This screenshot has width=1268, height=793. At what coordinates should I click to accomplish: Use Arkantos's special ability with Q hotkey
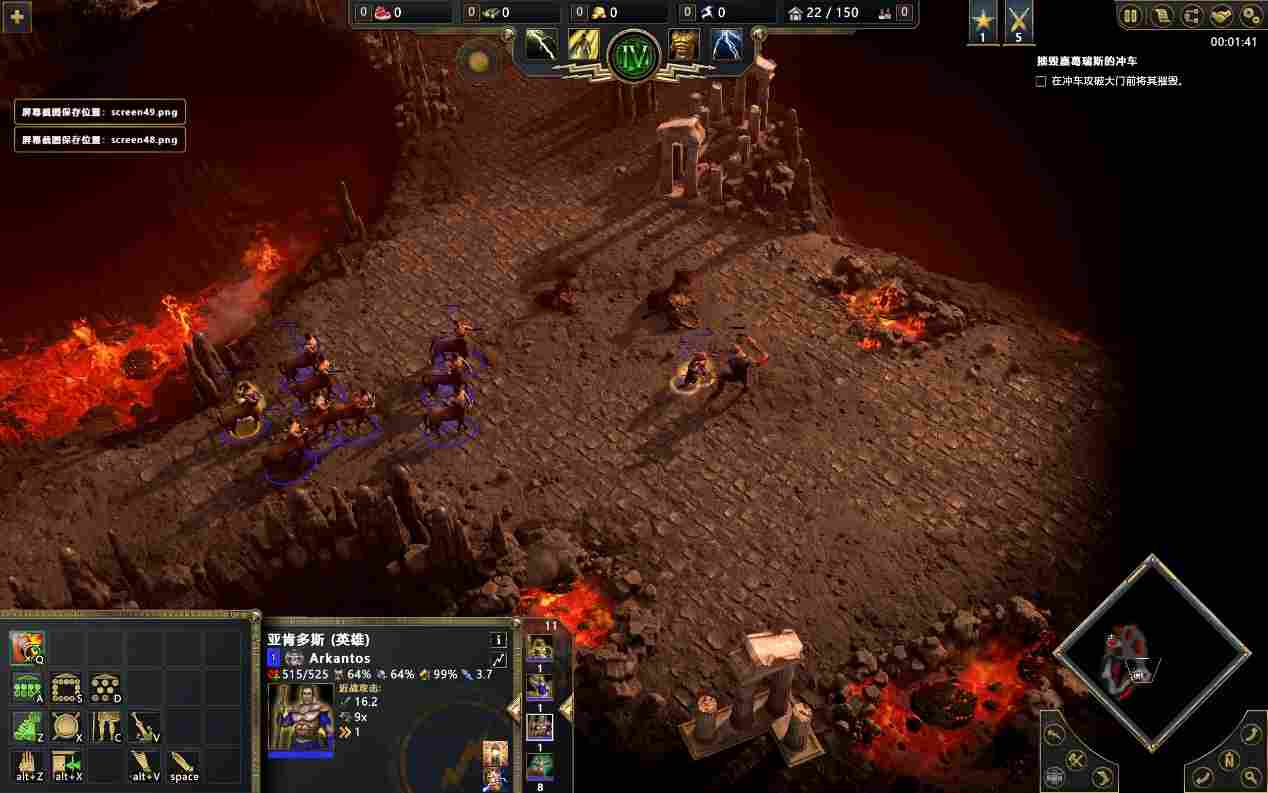point(27,648)
